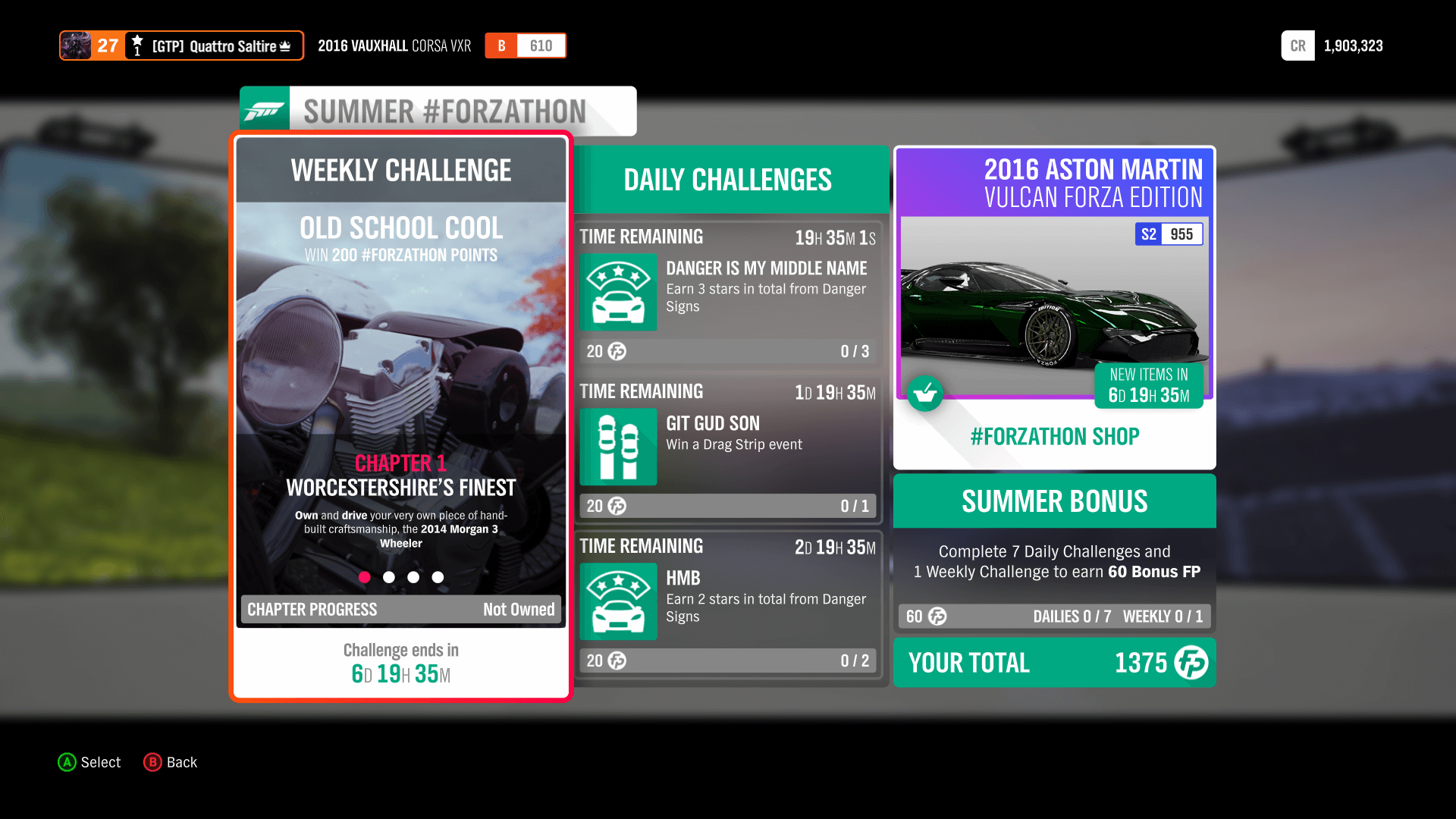Open the #Forzathon Shop link

1053,436
